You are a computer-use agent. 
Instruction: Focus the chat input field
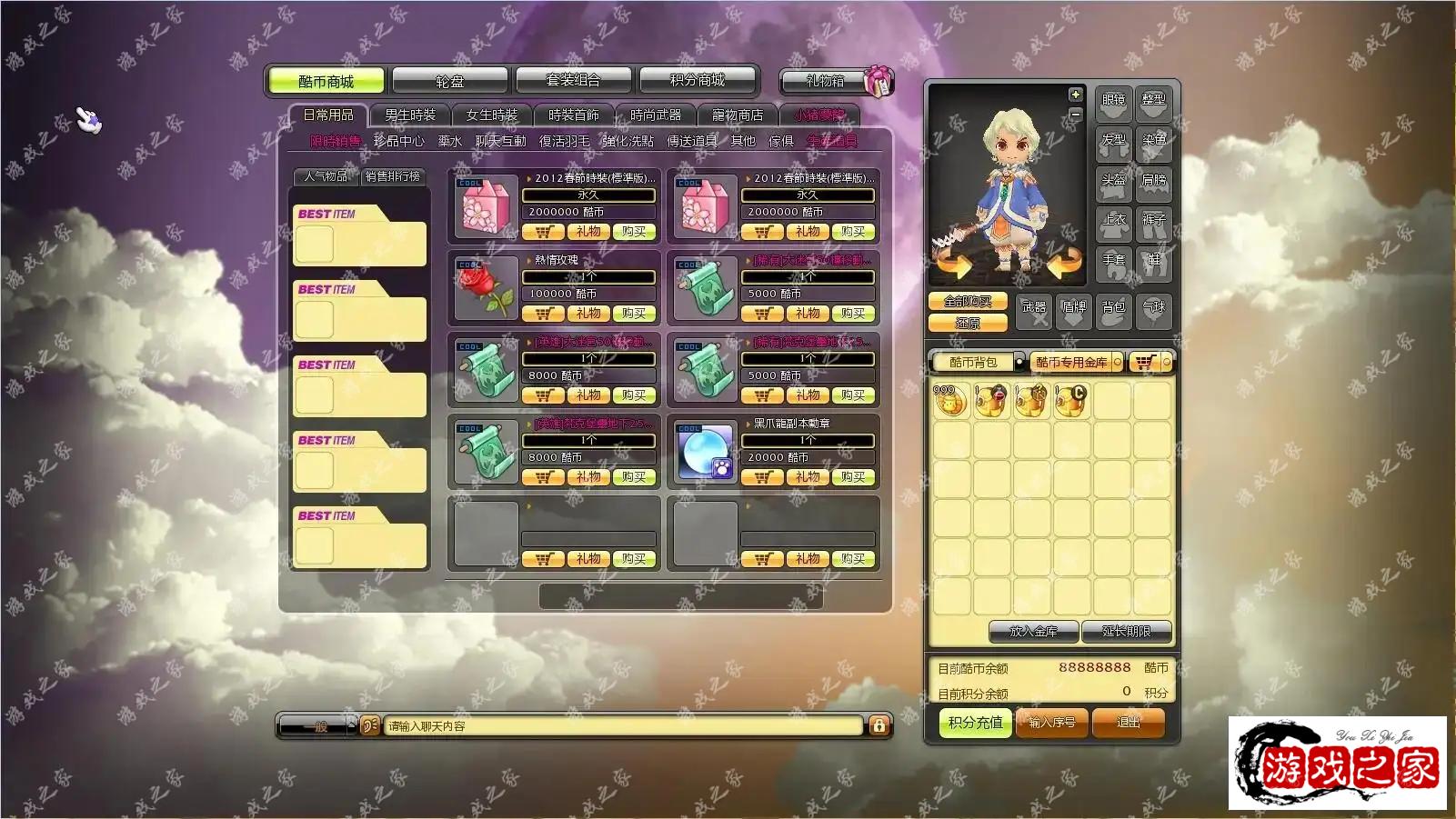(623, 726)
